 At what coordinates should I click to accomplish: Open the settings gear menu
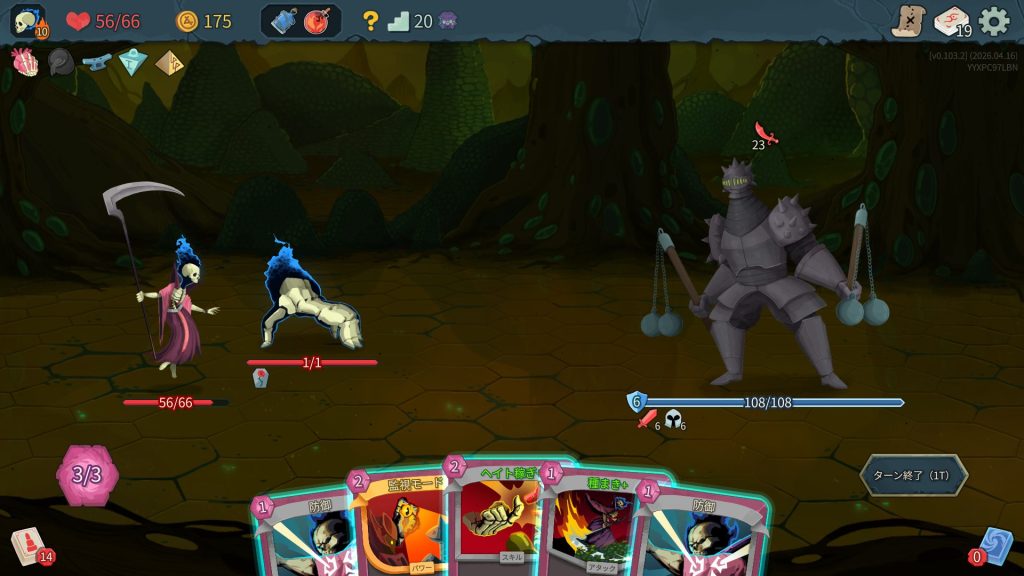[994, 21]
